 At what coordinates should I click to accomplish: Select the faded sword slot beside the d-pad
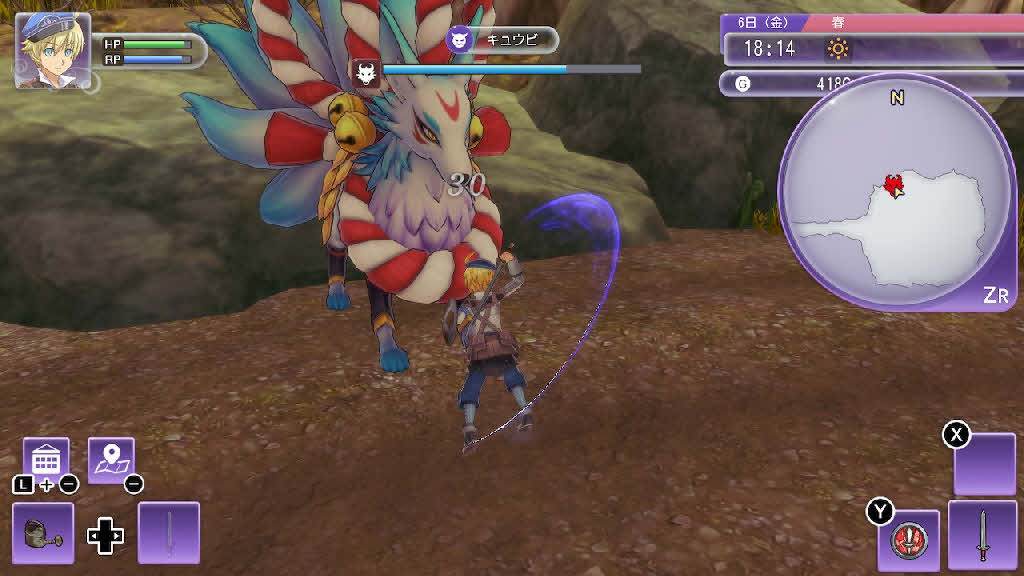(x=169, y=532)
